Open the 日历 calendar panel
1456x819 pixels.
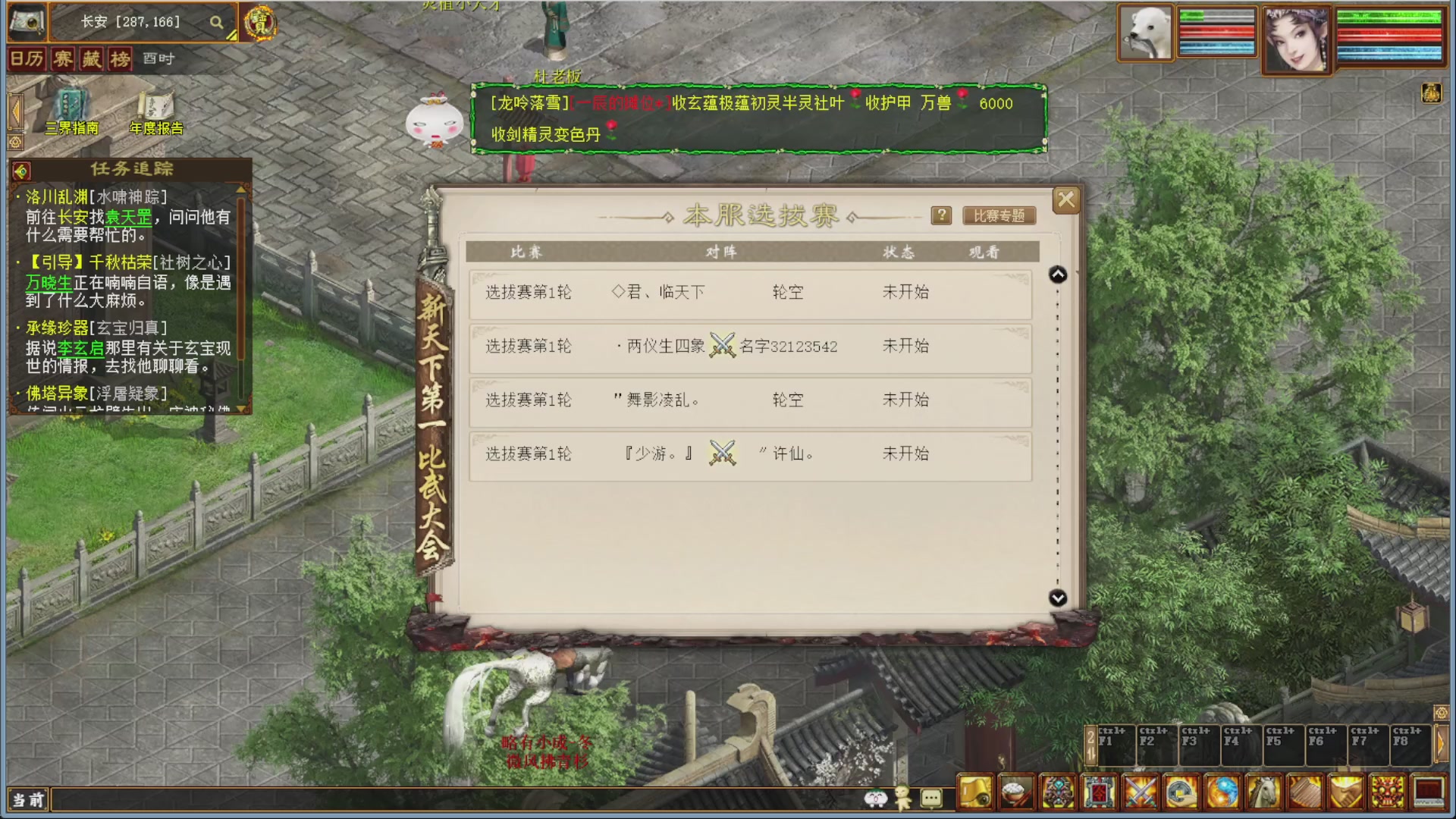28,58
